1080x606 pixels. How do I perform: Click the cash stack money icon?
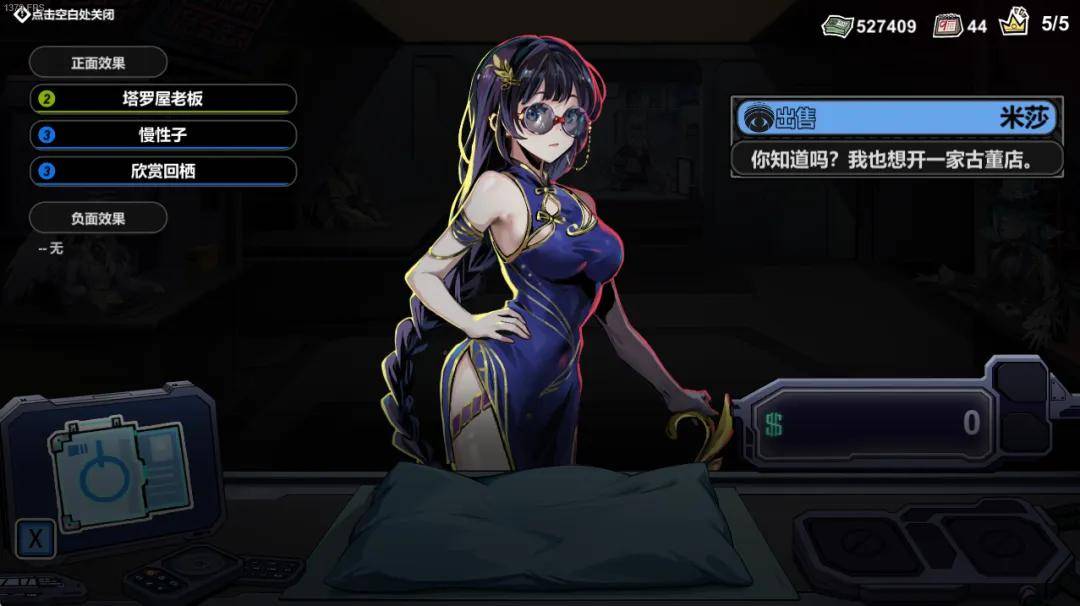tap(837, 26)
